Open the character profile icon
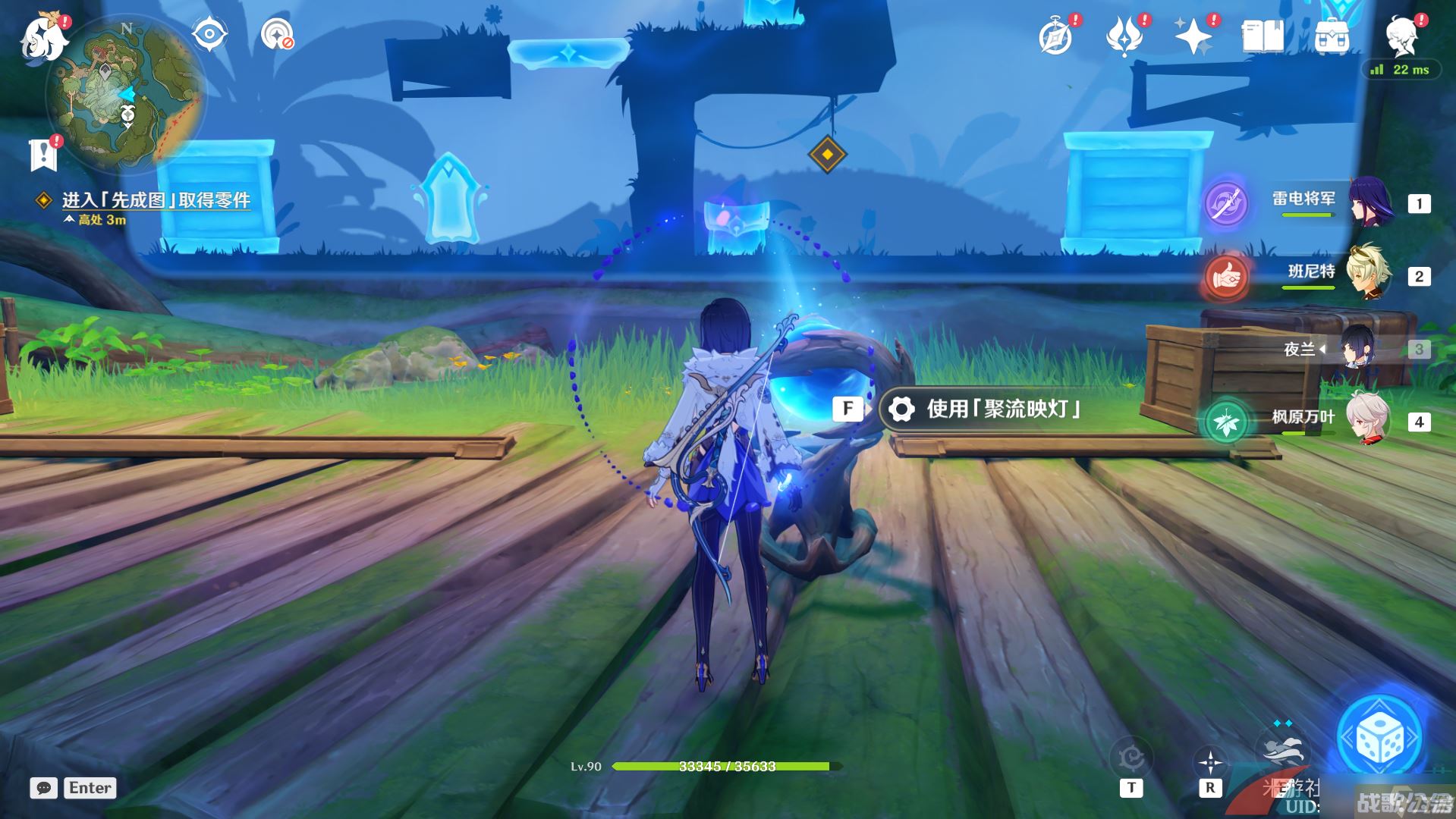Image resolution: width=1456 pixels, height=819 pixels. click(1402, 36)
